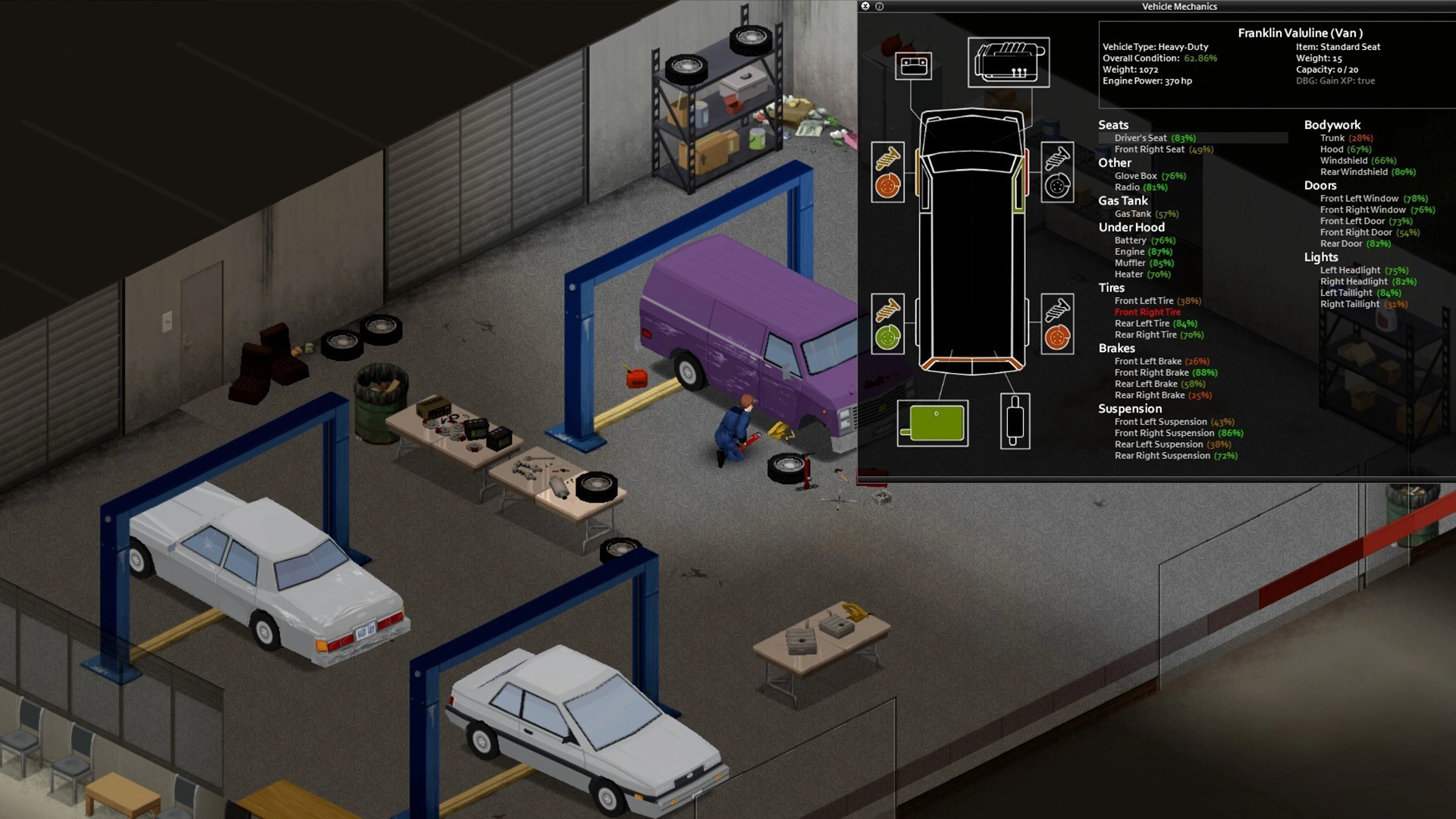Viewport: 1456px width, 819px height.
Task: Select the radio icon in the diagram
Action: (913, 66)
